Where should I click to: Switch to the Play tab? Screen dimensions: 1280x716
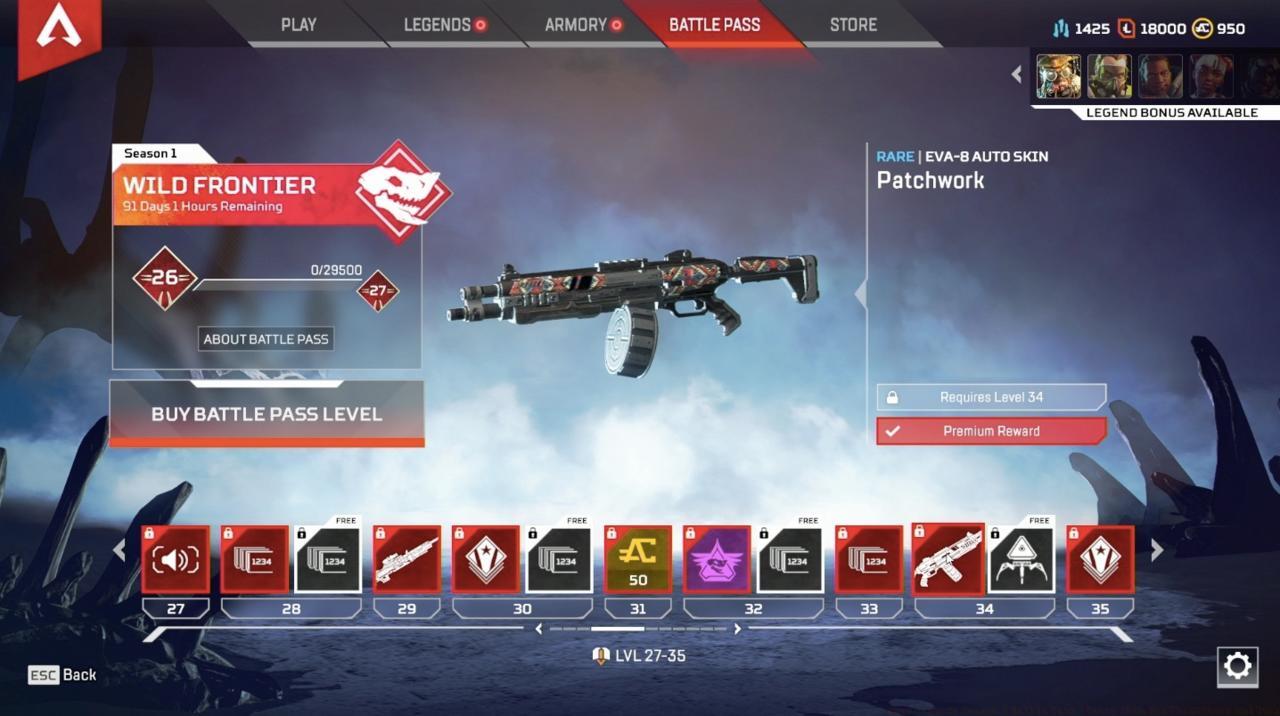click(x=298, y=25)
